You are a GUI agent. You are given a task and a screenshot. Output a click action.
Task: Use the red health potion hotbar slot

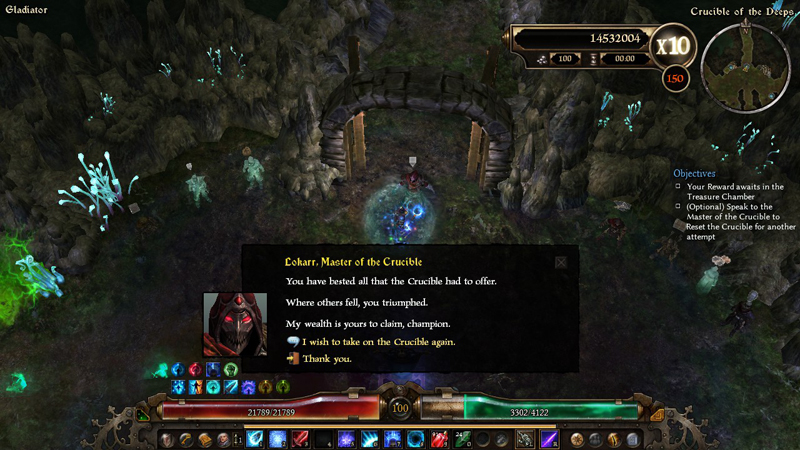coord(437,439)
